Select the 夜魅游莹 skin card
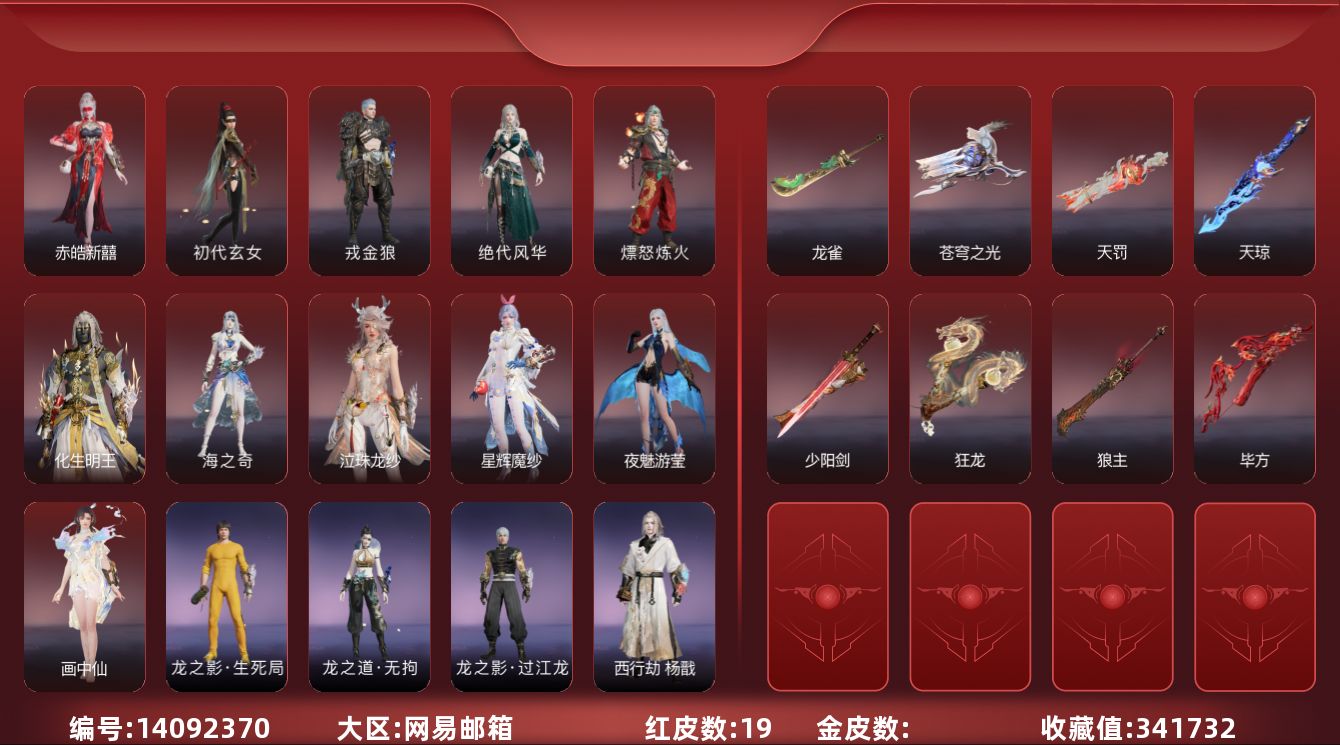The image size is (1340, 745). pos(654,388)
